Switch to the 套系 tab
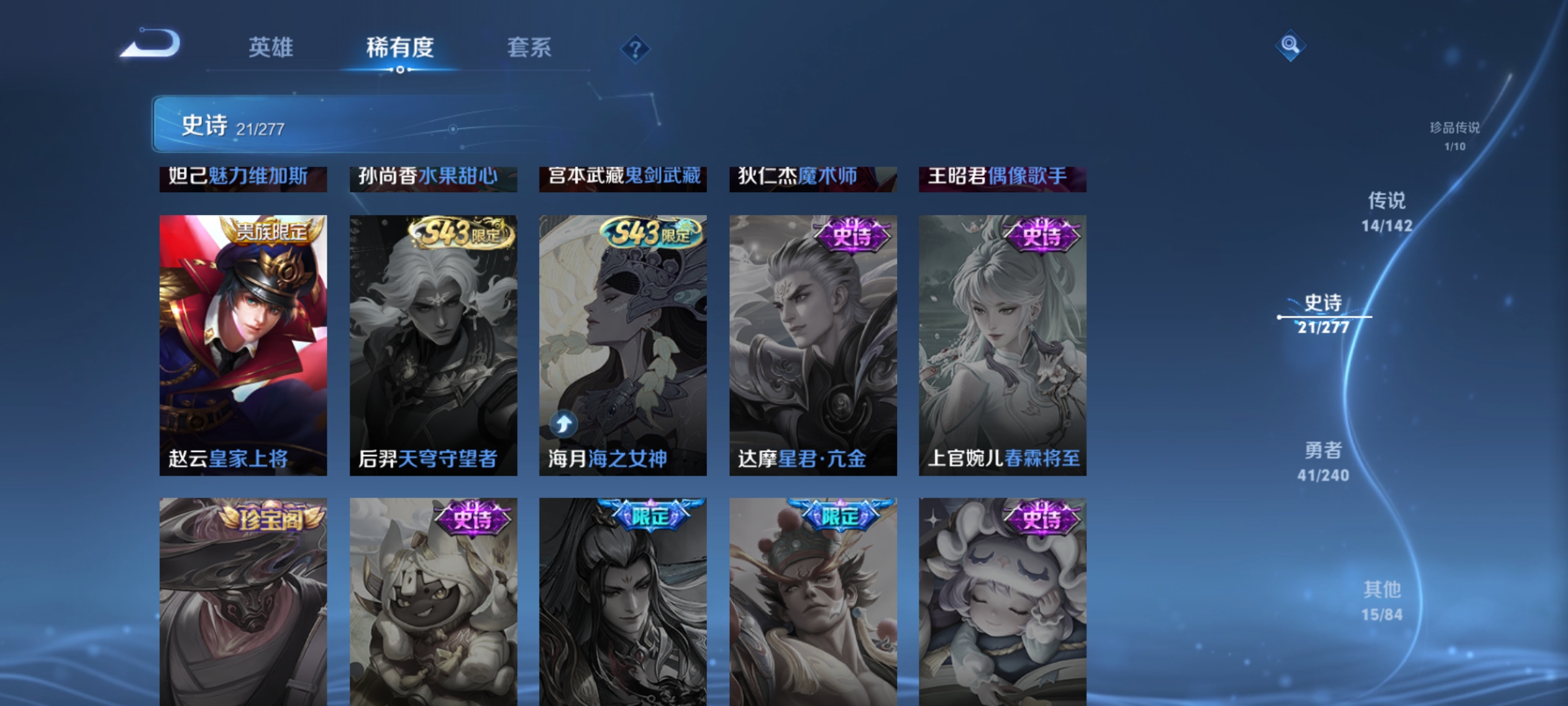This screenshot has height=706, width=1568. coord(529,48)
